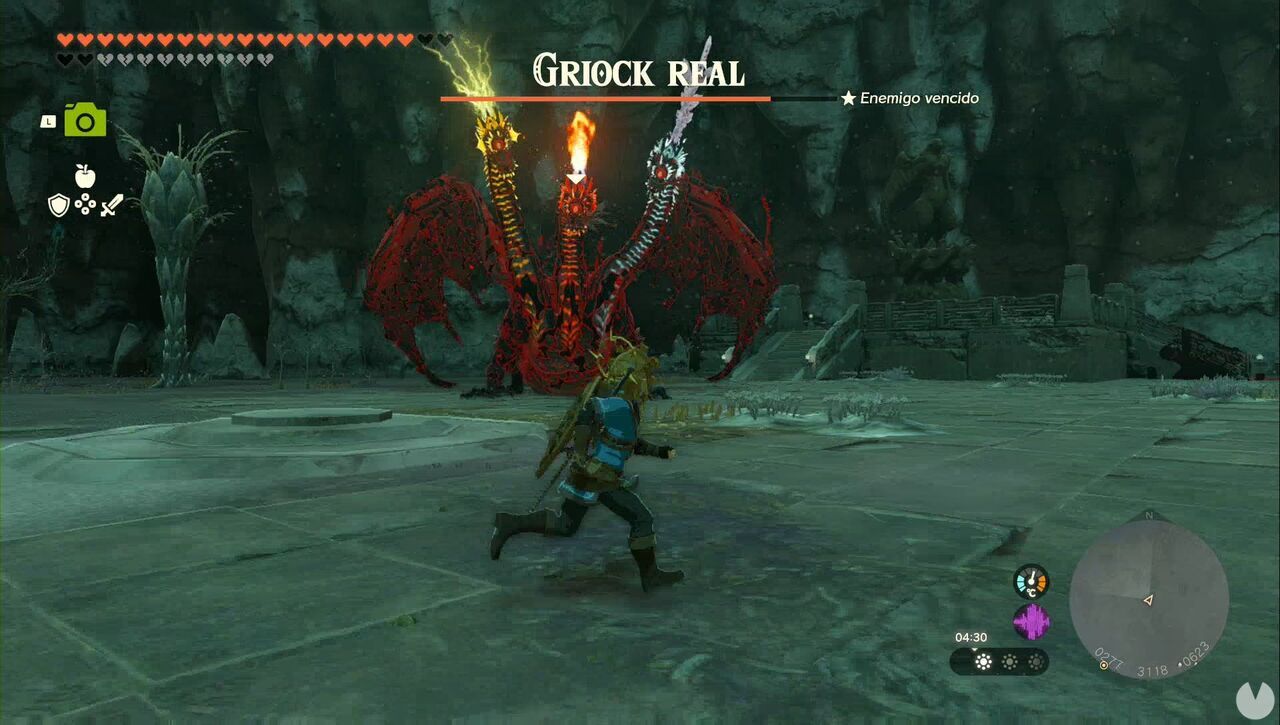Screen dimensions: 1280x725
Task: Click the circular minimap
Action: [1148, 600]
